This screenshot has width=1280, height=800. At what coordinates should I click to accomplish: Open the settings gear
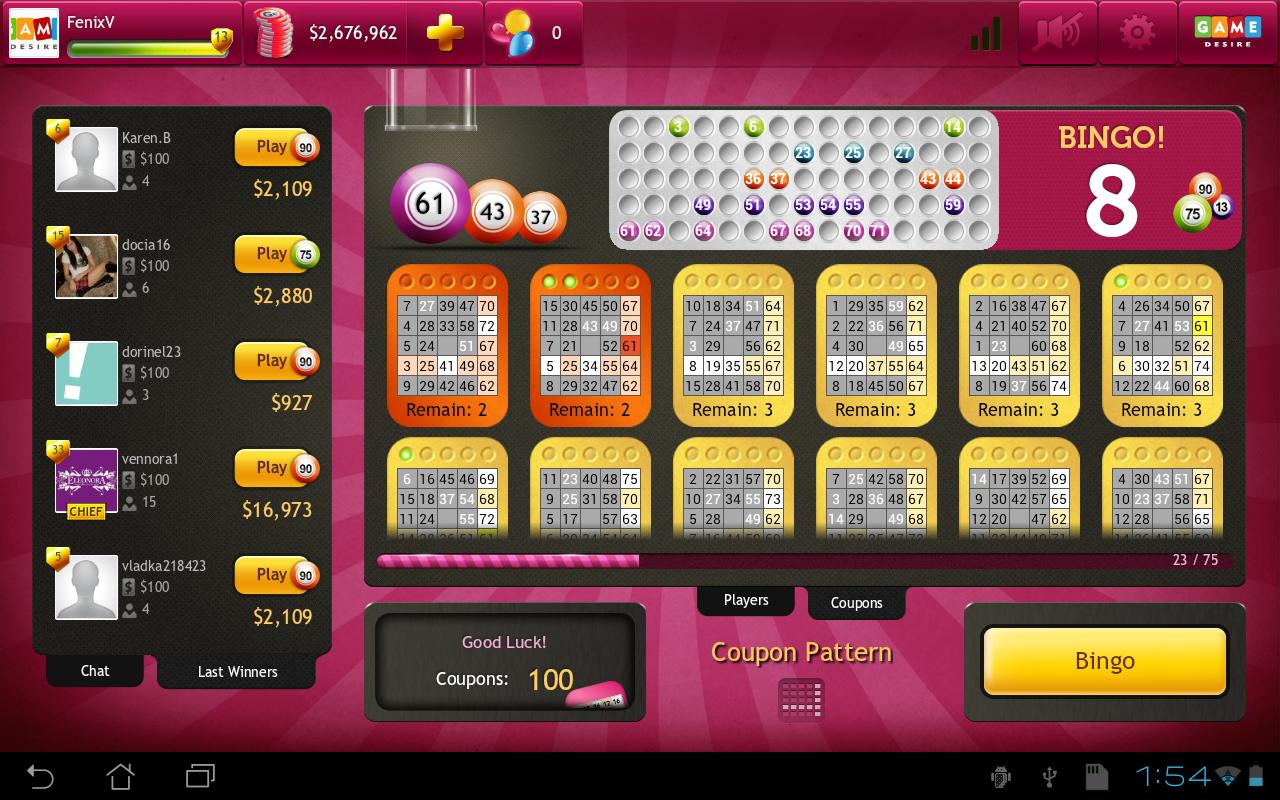point(1137,33)
